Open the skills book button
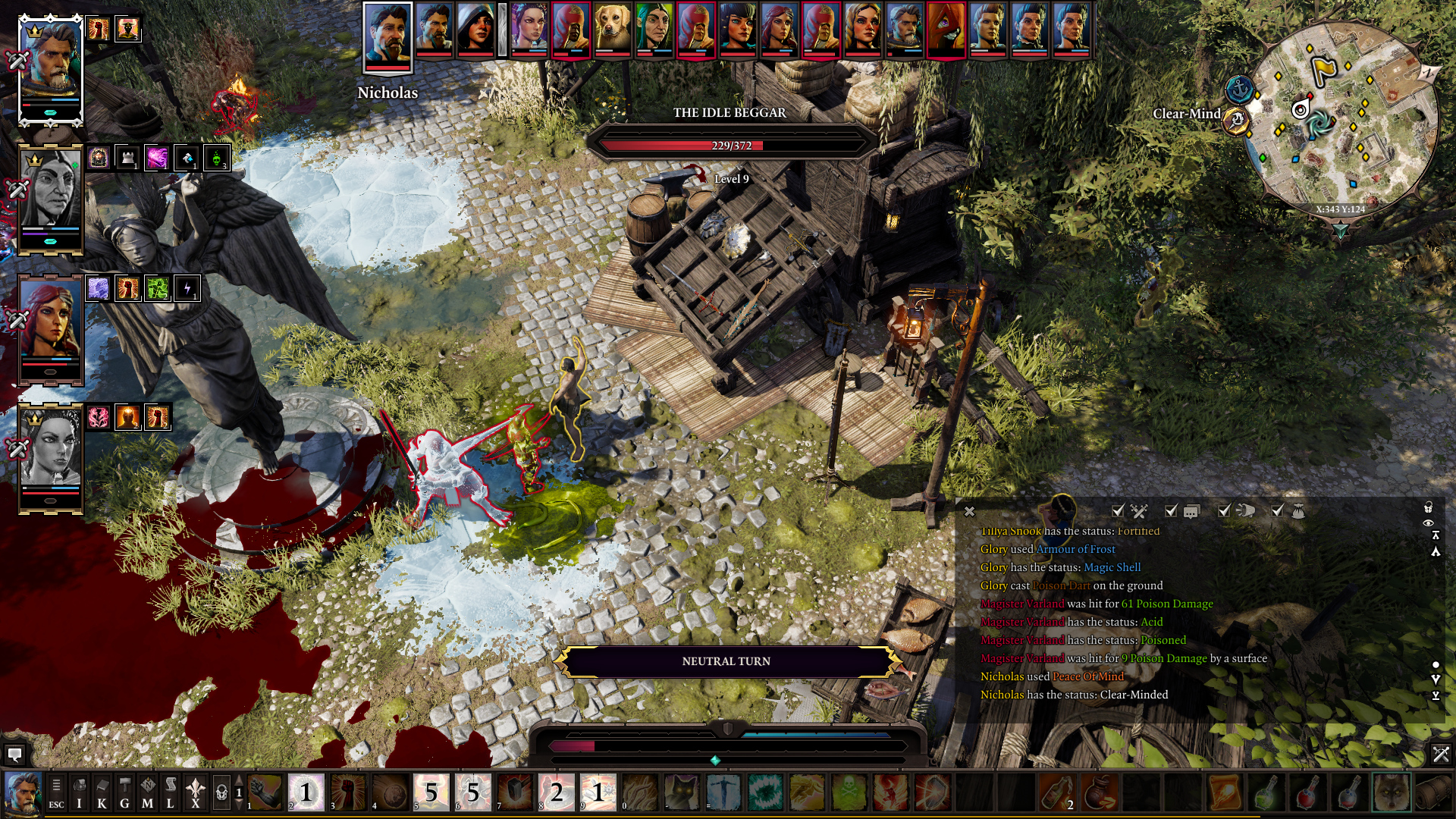 click(x=102, y=793)
